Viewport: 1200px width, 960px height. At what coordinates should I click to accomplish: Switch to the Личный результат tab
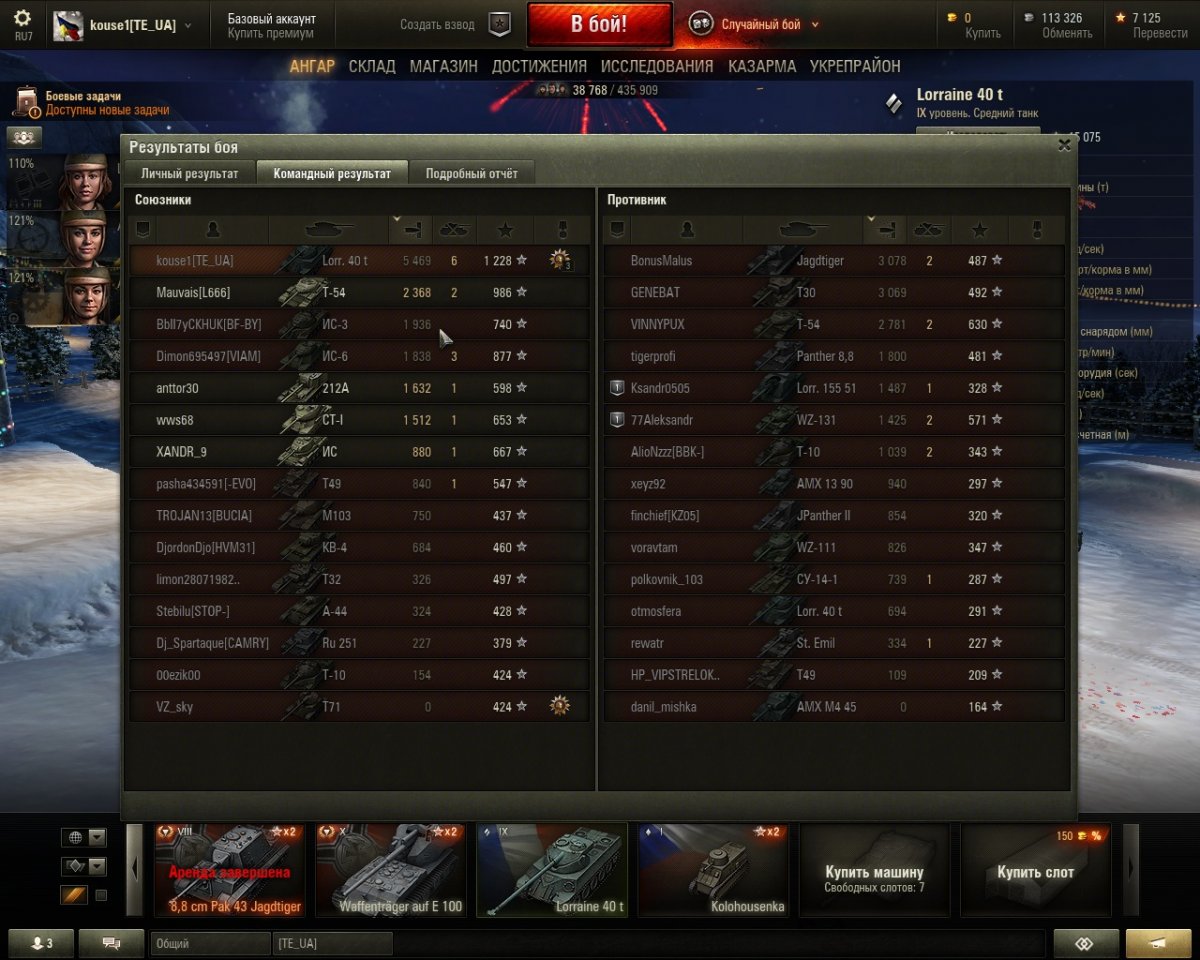tap(189, 173)
